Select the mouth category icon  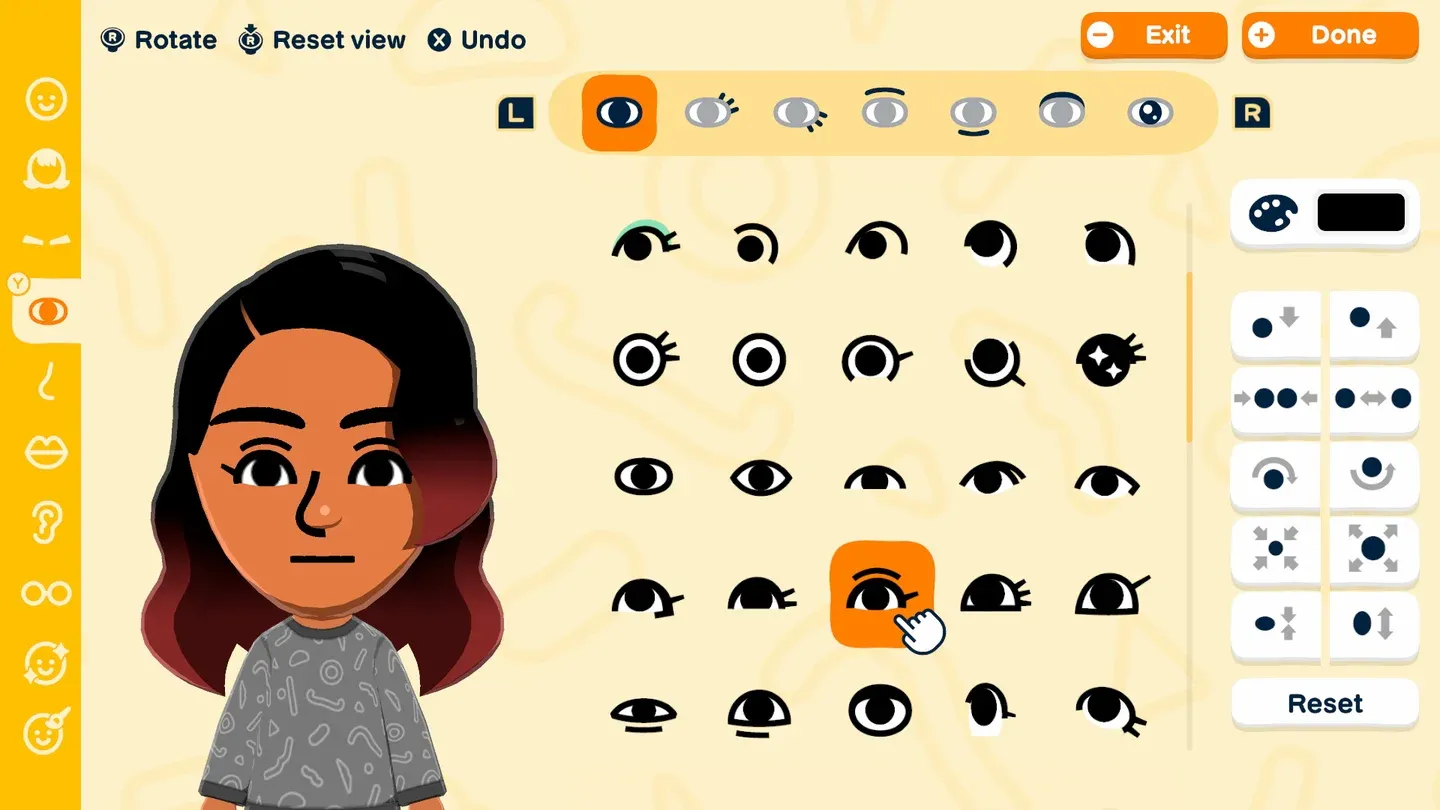[x=45, y=451]
